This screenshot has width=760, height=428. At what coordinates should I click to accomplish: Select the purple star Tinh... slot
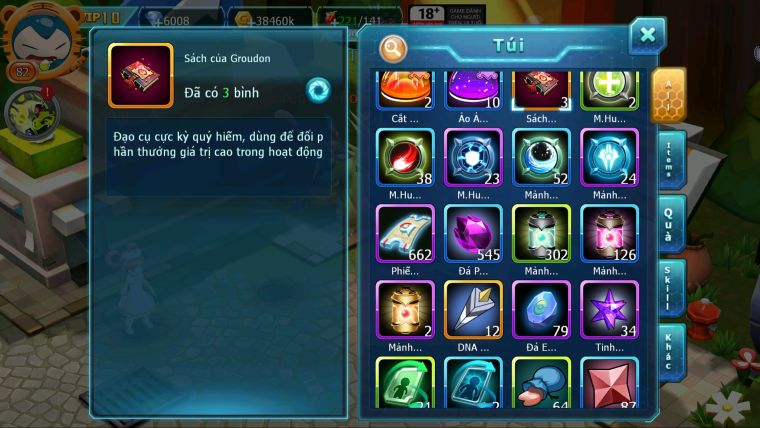click(609, 309)
